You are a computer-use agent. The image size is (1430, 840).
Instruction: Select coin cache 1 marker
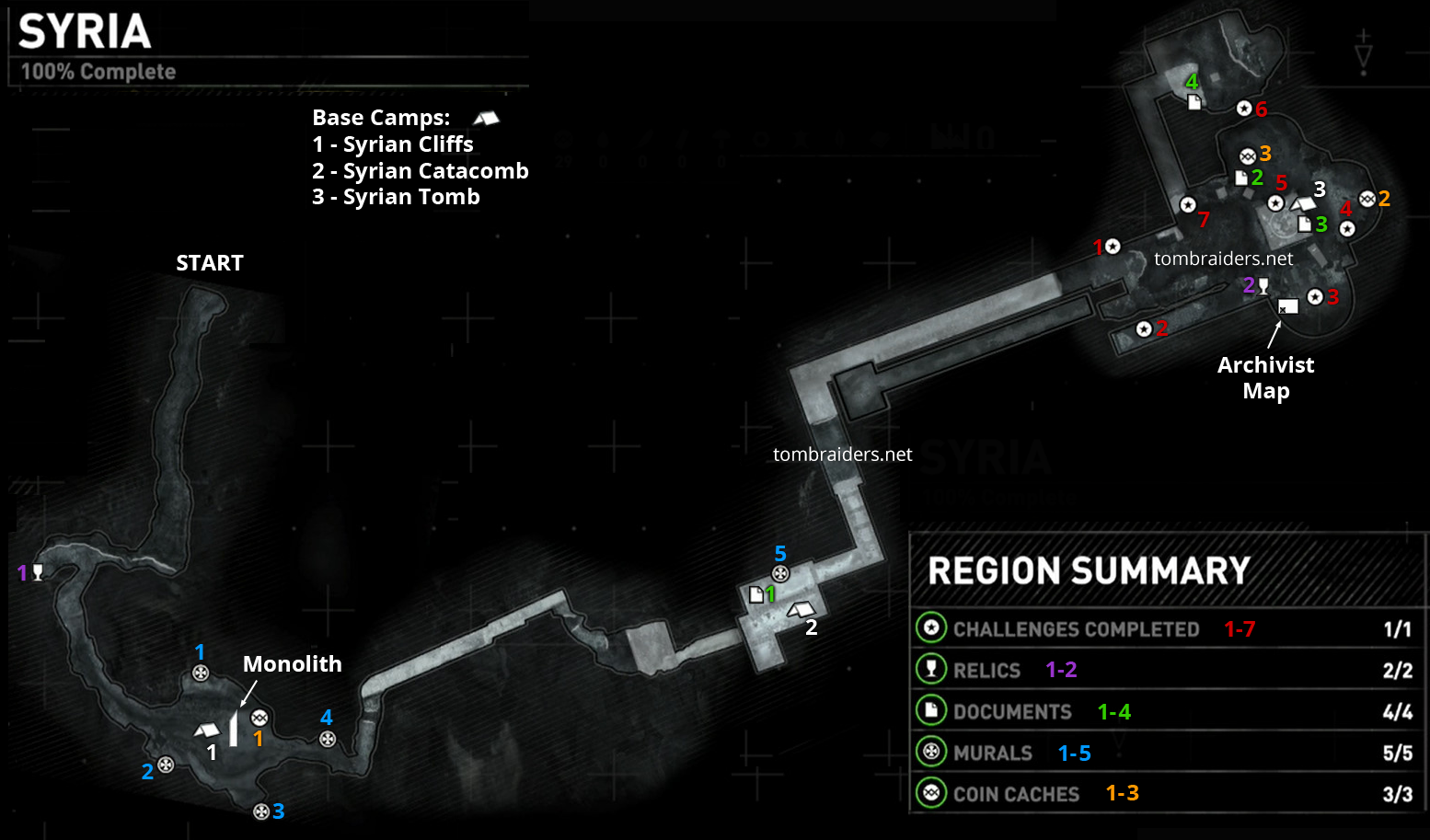pyautogui.click(x=259, y=719)
